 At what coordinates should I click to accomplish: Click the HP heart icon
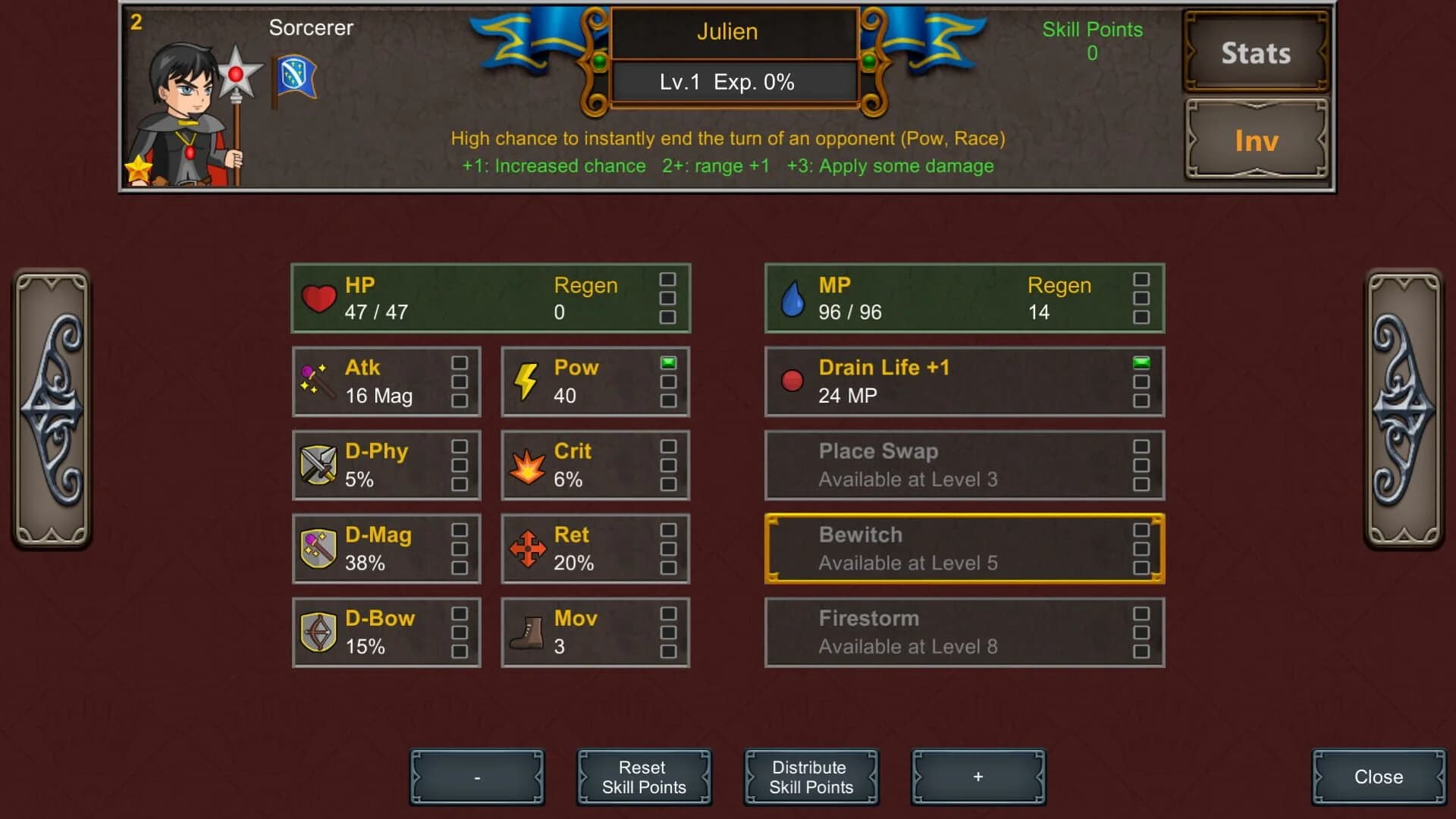point(321,297)
